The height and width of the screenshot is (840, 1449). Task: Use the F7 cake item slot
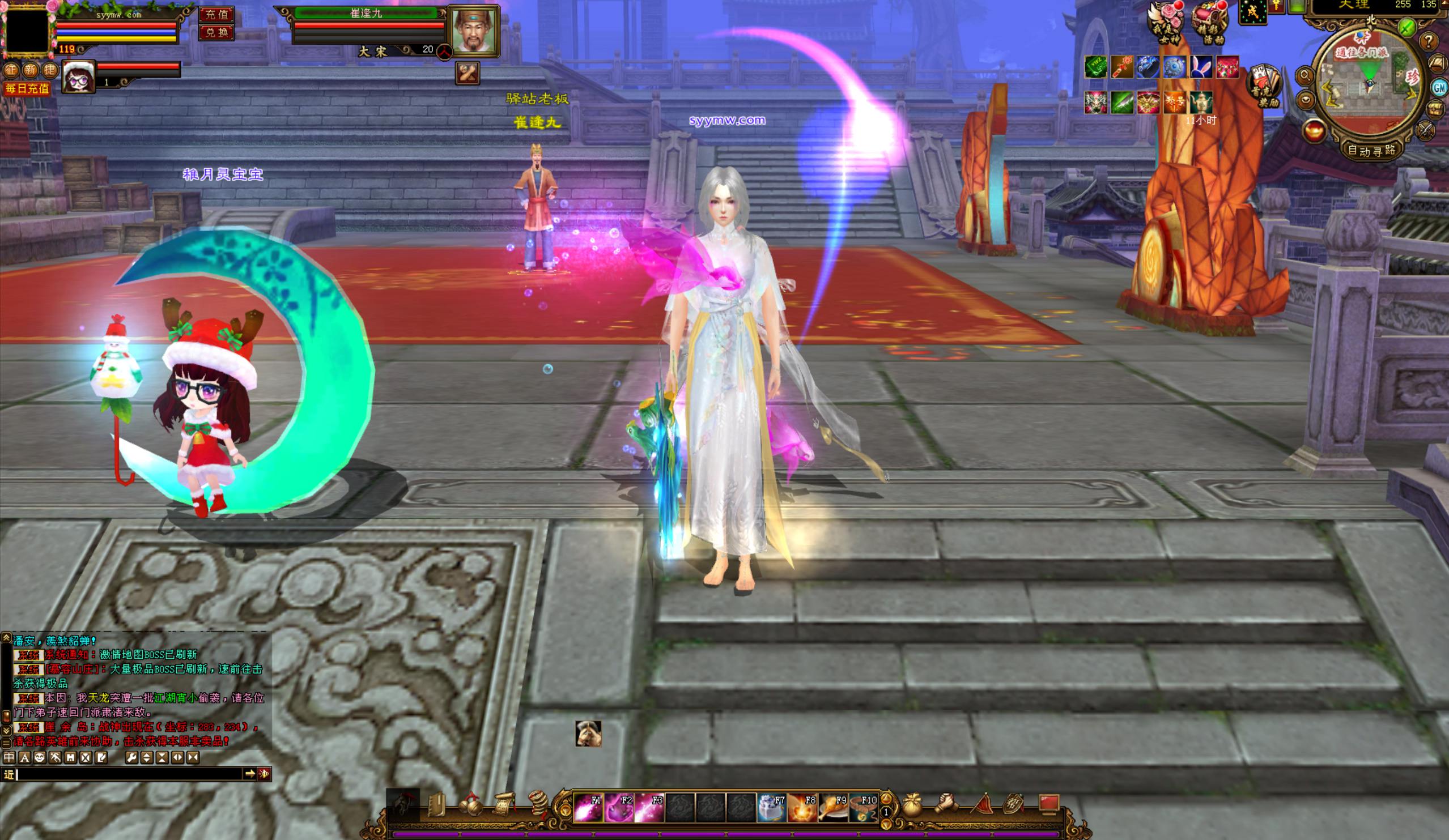click(x=771, y=808)
